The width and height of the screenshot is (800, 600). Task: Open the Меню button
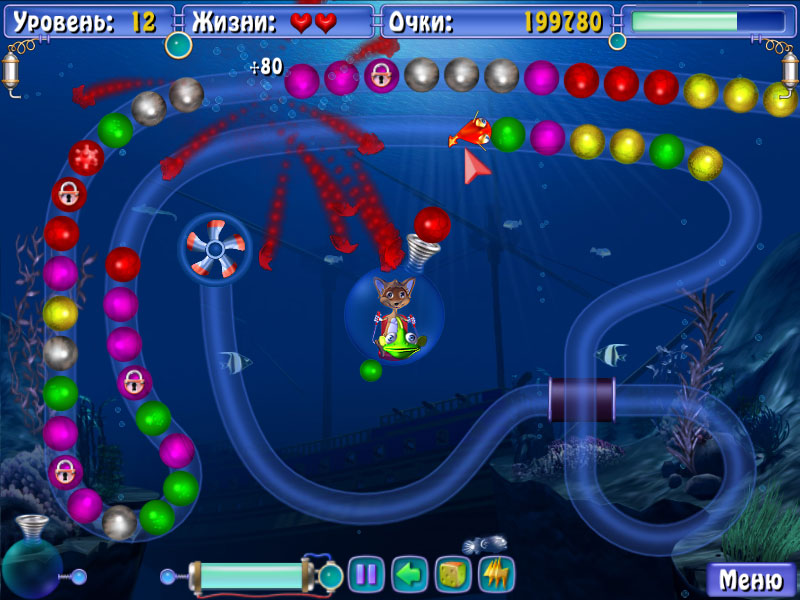point(751,579)
